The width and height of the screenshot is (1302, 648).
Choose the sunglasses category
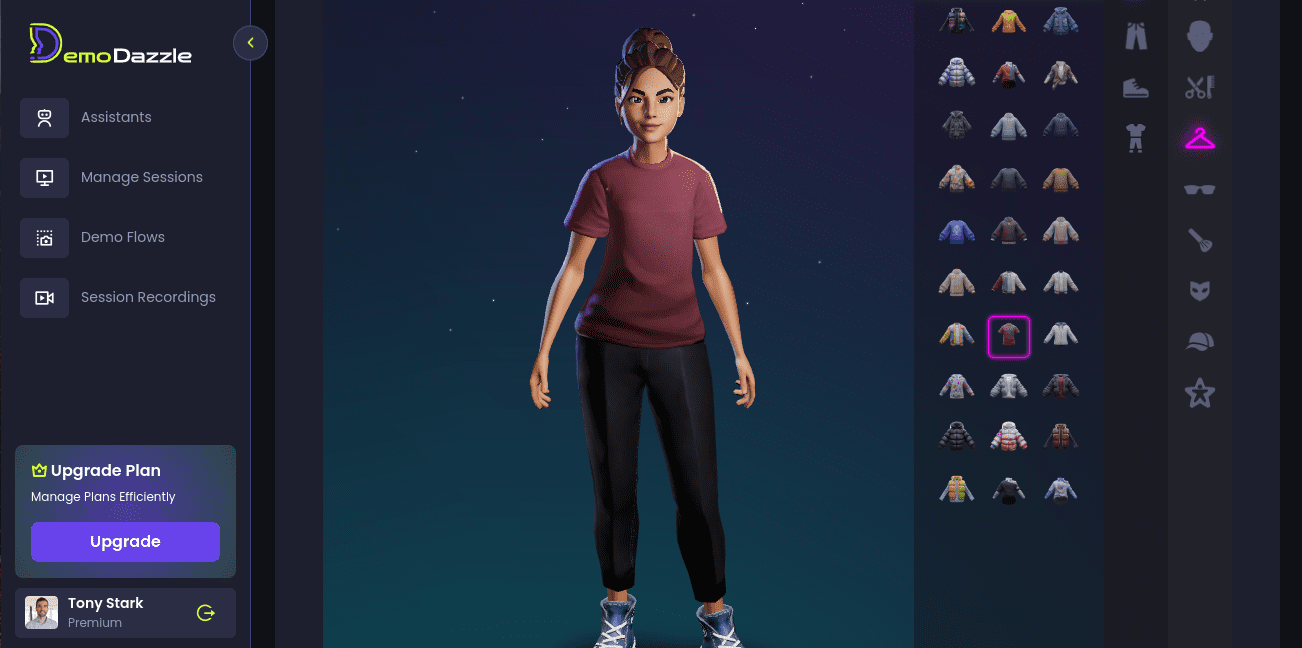click(x=1199, y=189)
